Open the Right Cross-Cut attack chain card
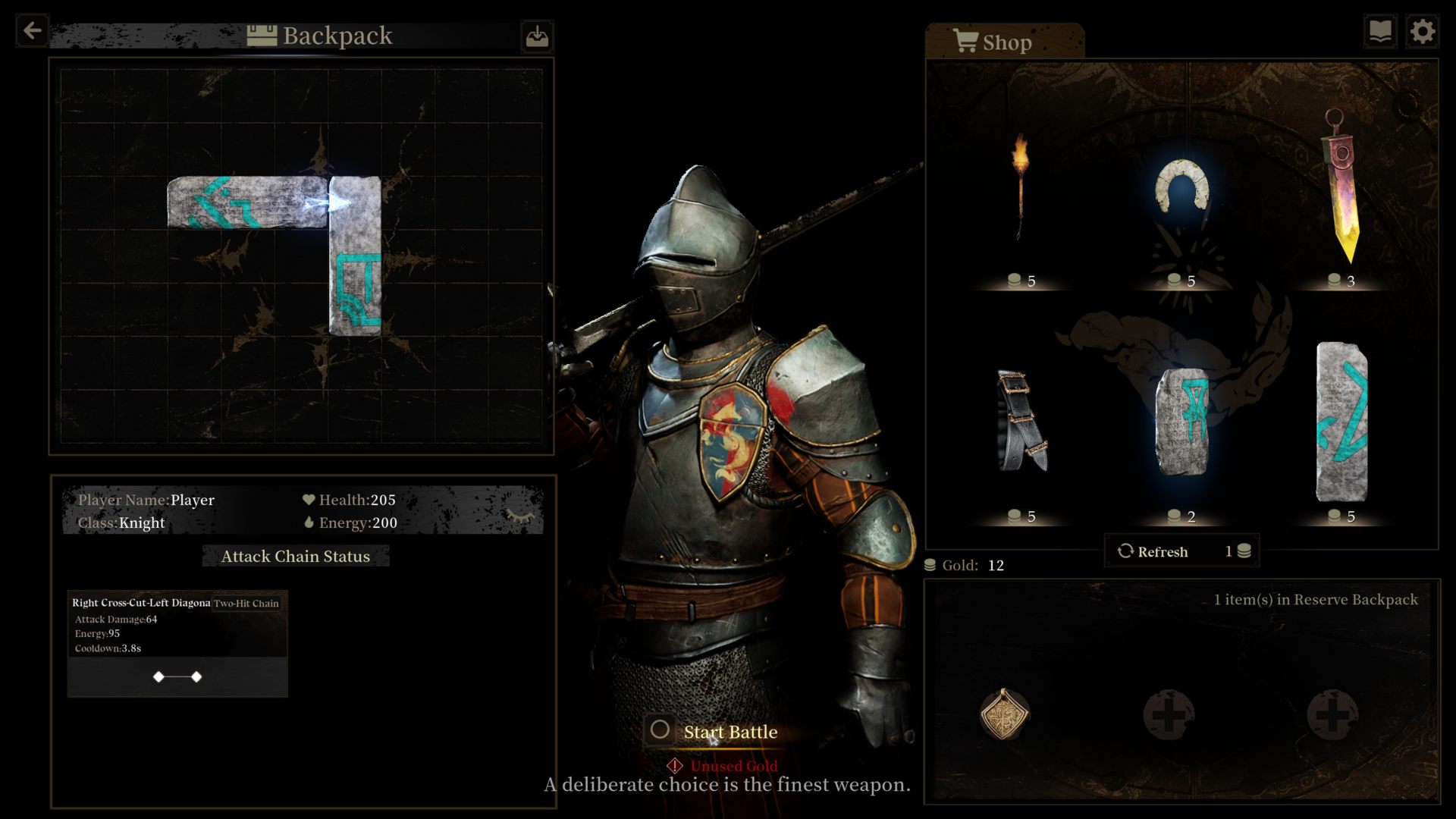Viewport: 1456px width, 819px height. [x=177, y=643]
